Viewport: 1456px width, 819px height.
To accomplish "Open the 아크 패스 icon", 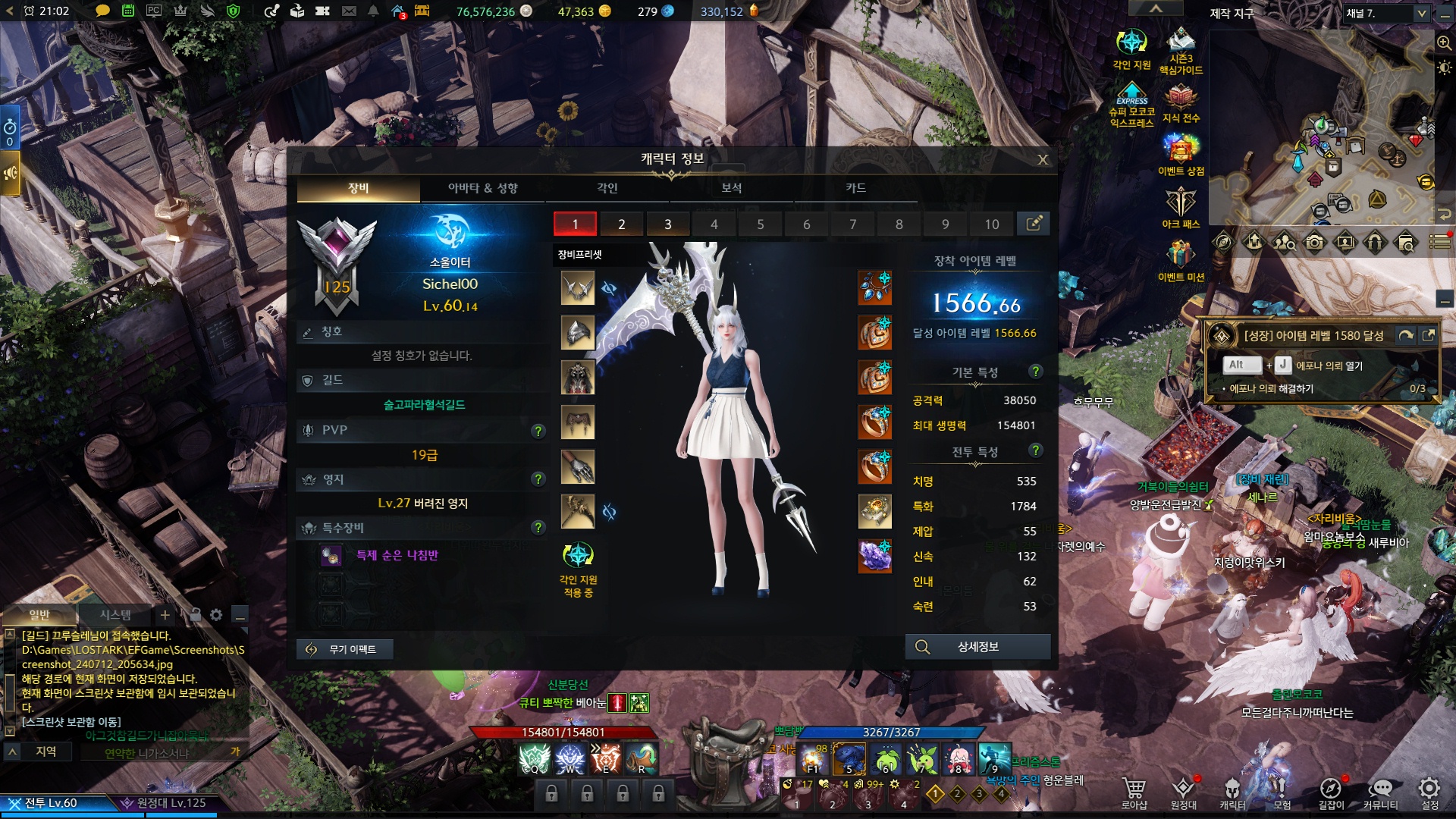I will pos(1180,208).
